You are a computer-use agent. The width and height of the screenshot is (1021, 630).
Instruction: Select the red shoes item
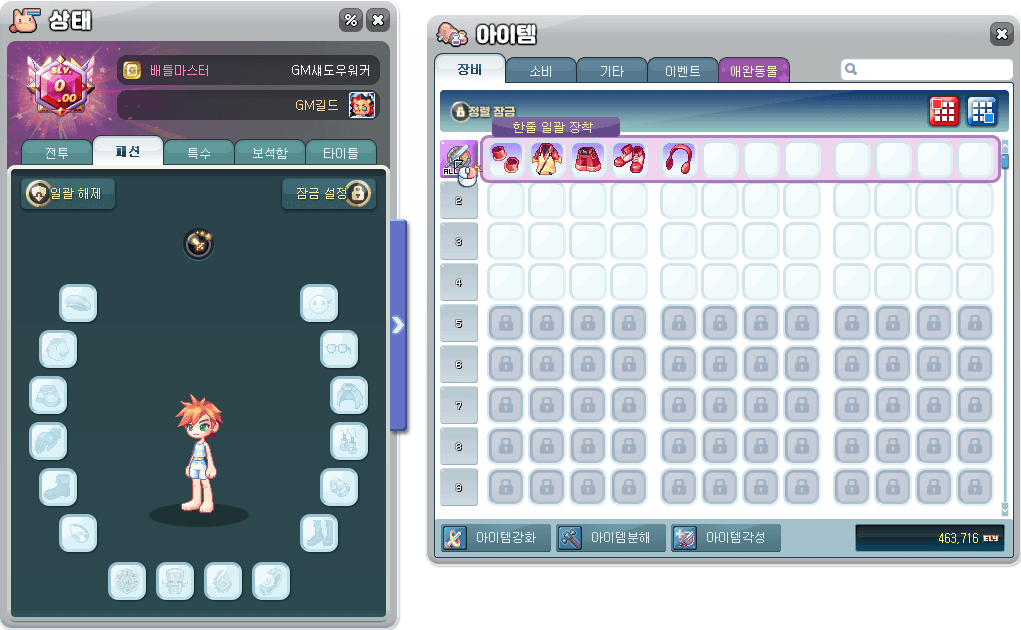pyautogui.click(x=629, y=159)
